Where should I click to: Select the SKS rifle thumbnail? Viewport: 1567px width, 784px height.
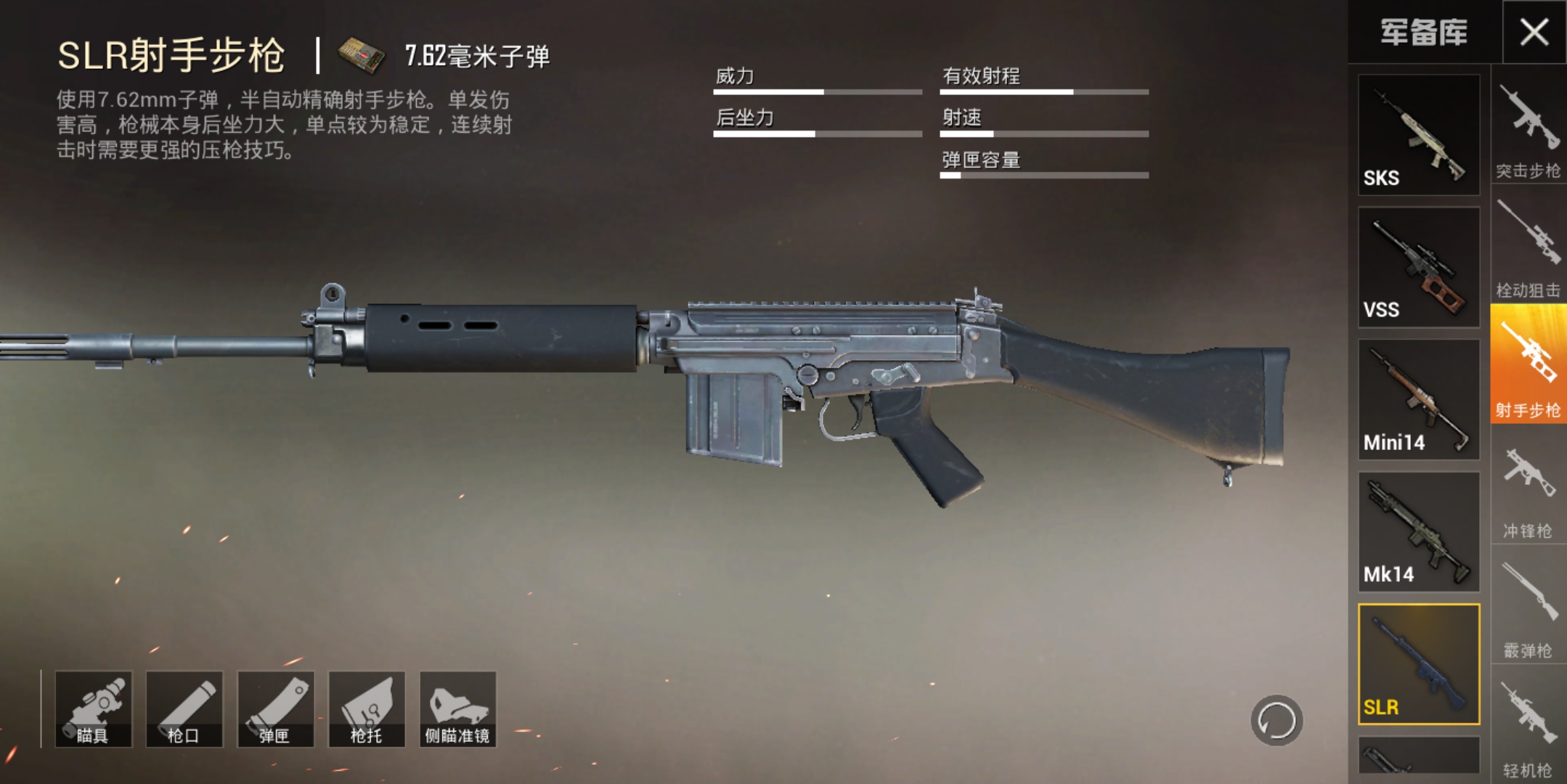point(1418,134)
